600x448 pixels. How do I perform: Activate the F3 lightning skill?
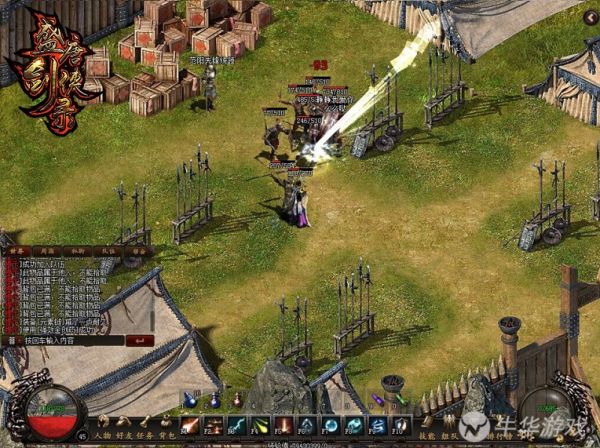coord(236,425)
